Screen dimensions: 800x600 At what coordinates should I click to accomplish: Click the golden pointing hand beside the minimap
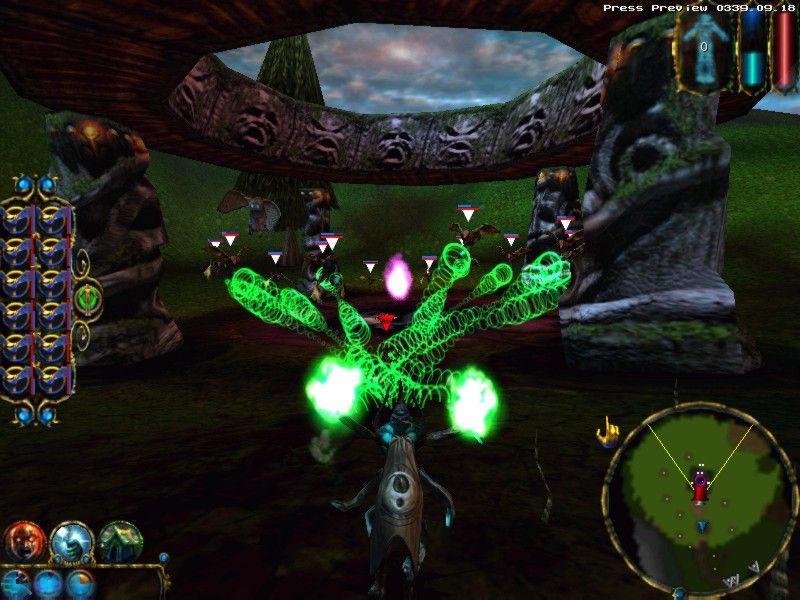606,432
